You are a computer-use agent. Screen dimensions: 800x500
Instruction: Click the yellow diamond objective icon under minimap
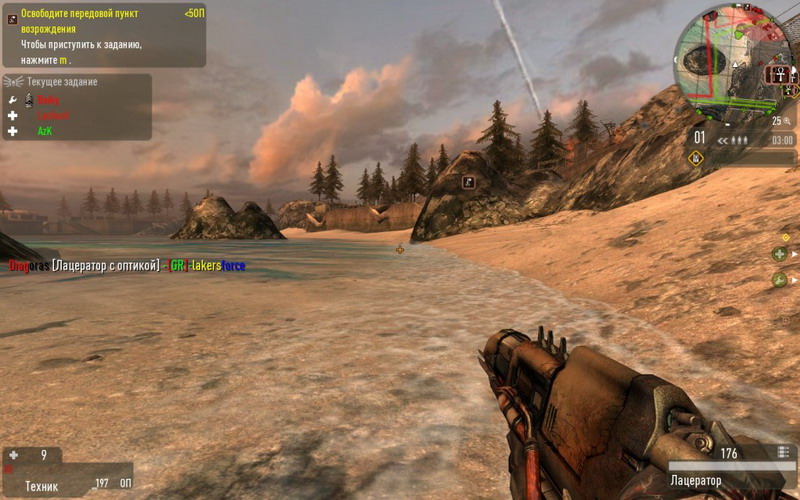tap(697, 157)
